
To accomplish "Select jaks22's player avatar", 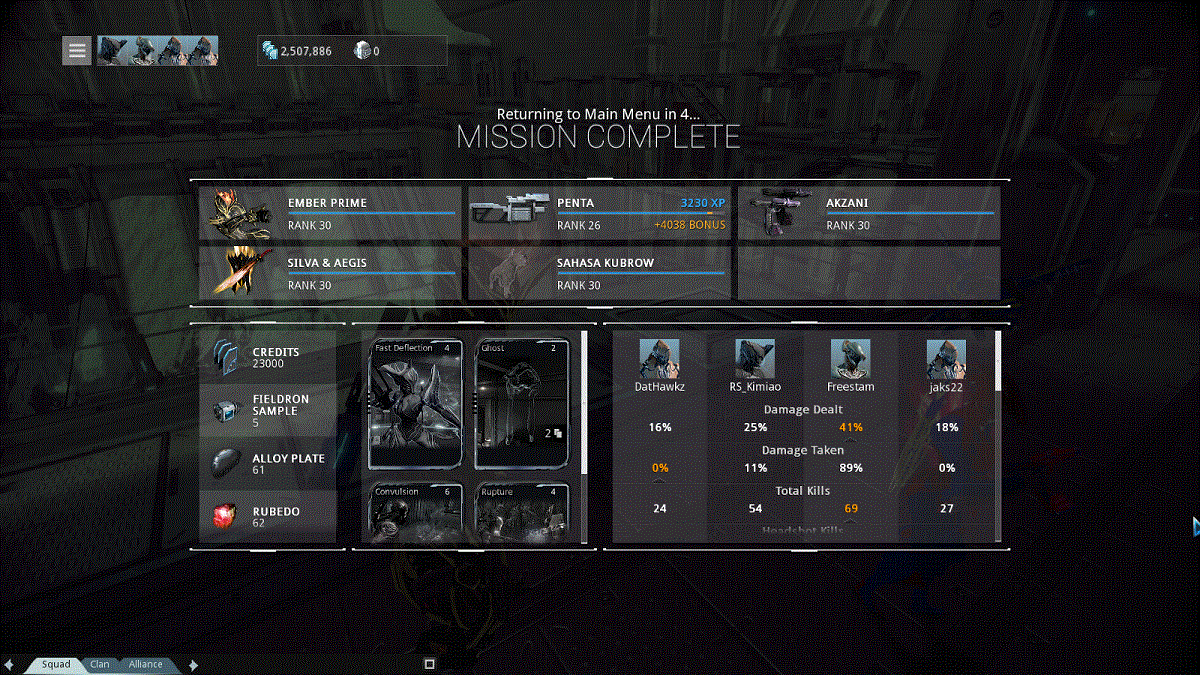I will click(x=946, y=358).
